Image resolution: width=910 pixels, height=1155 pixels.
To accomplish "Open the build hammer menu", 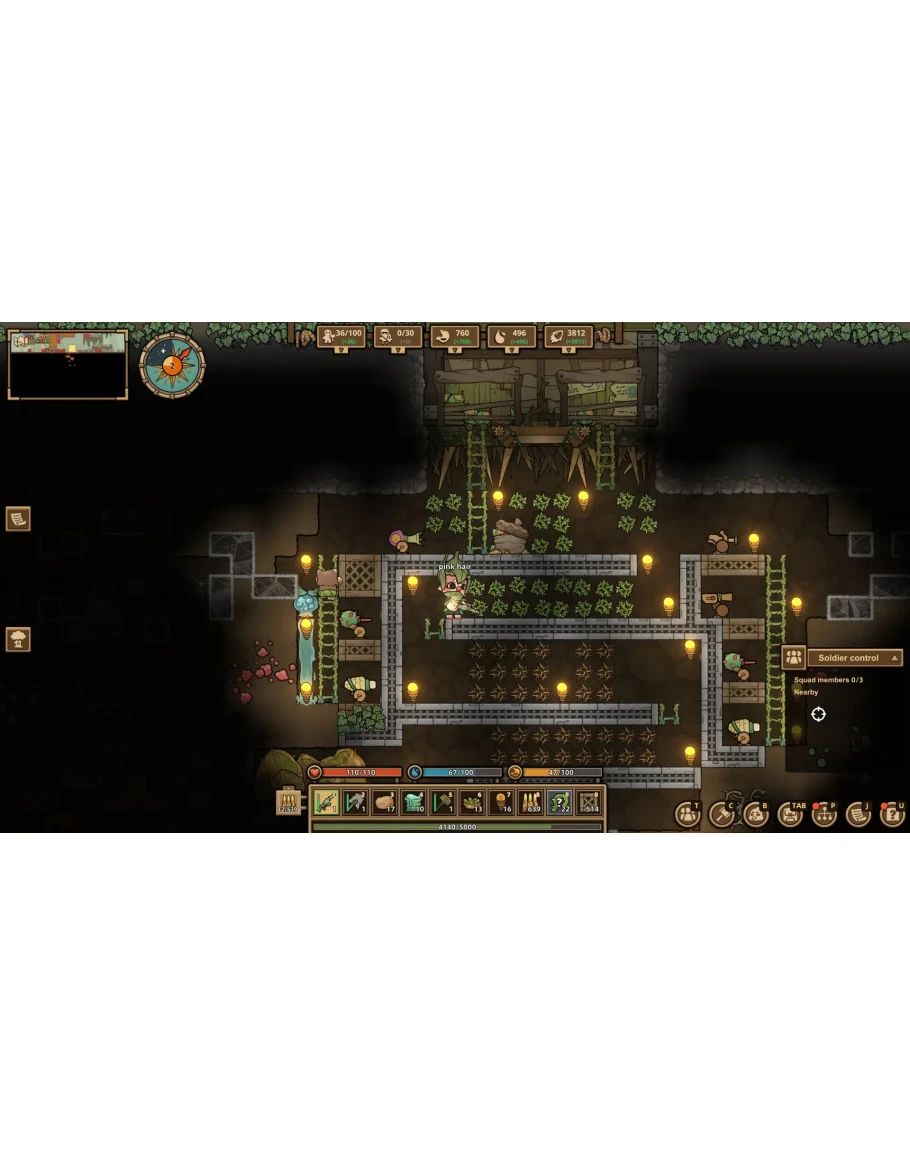I will 721,814.
